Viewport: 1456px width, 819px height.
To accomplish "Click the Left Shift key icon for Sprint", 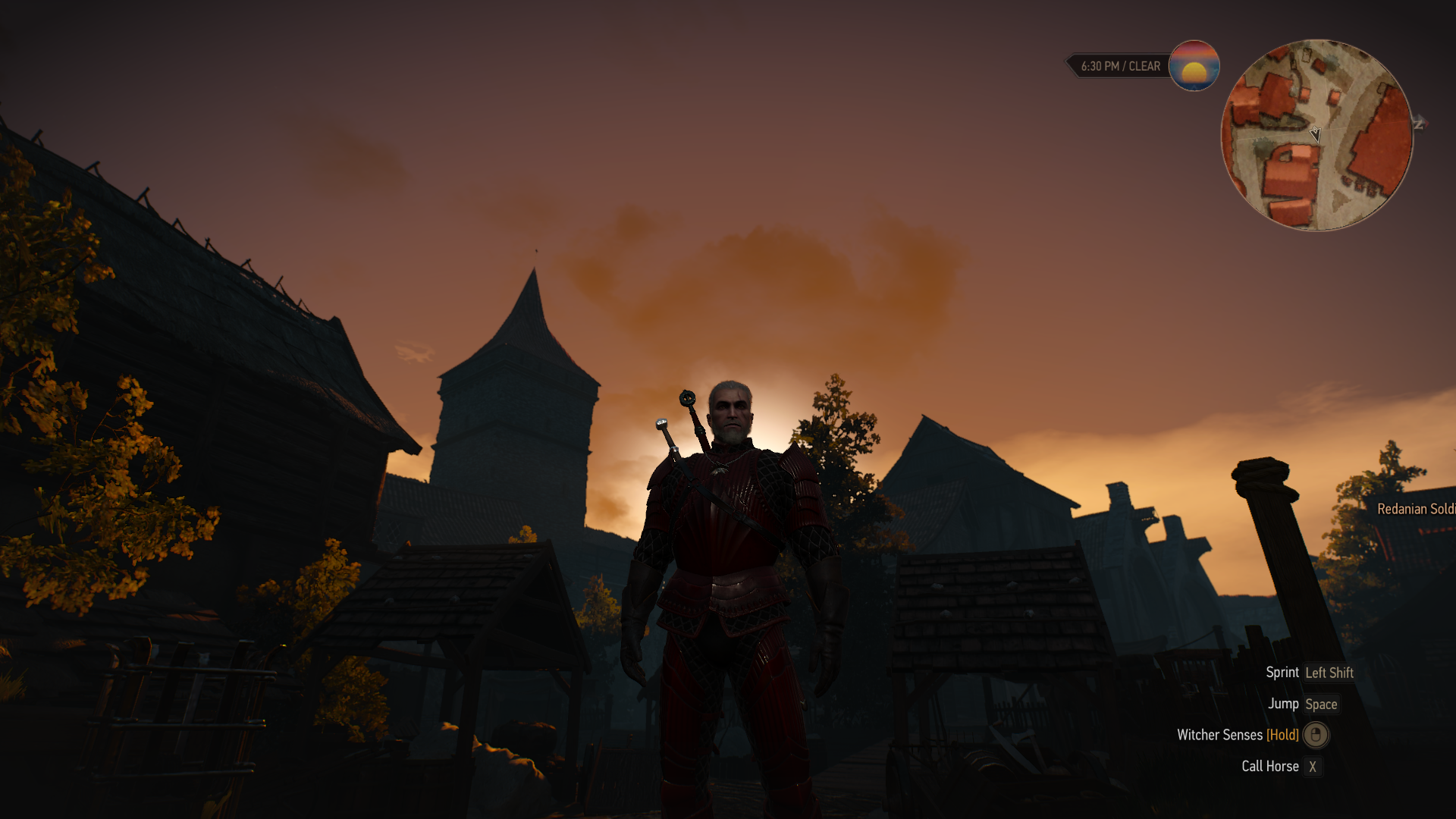I will [1328, 673].
